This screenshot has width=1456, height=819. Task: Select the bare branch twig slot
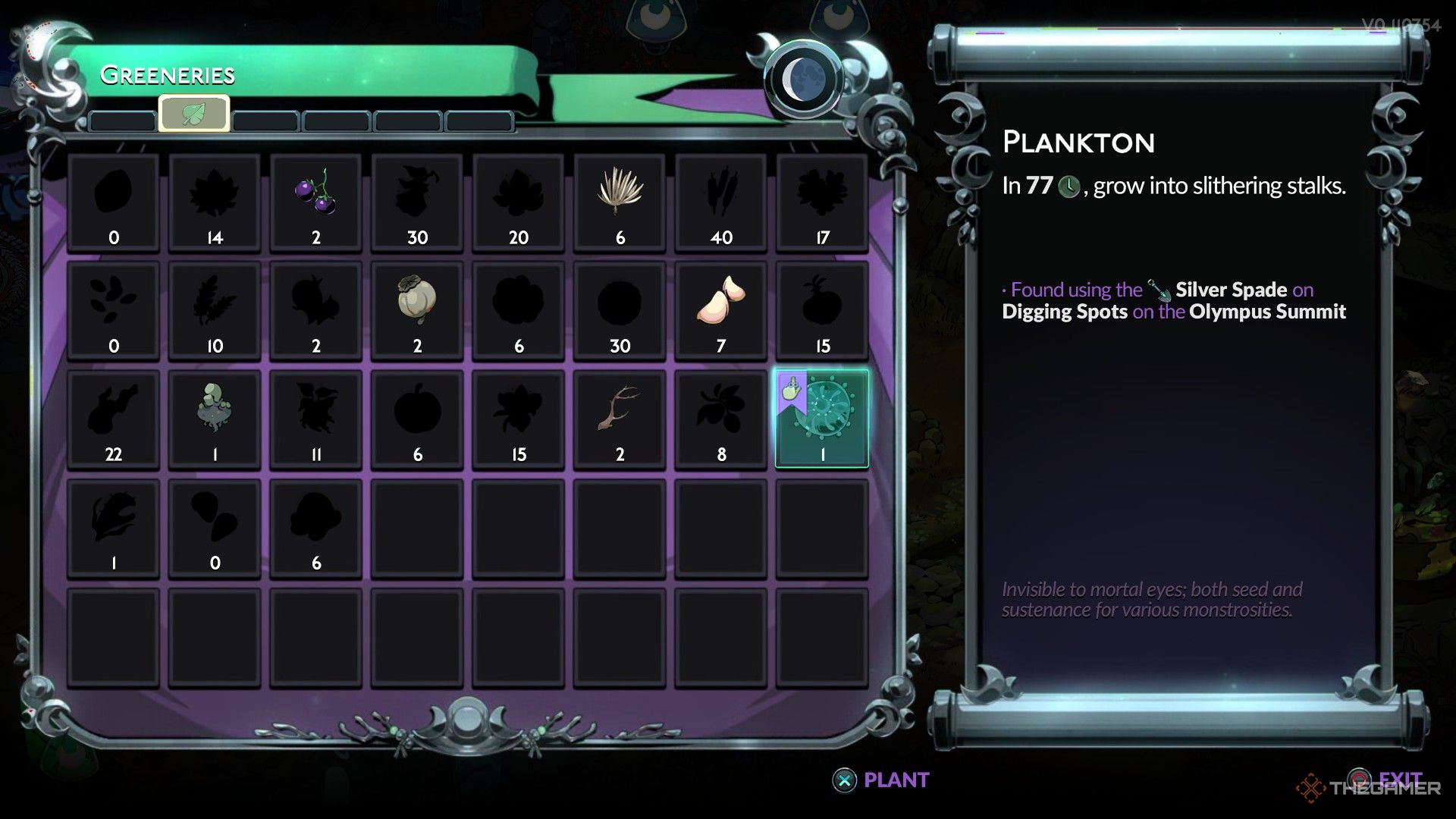point(620,419)
